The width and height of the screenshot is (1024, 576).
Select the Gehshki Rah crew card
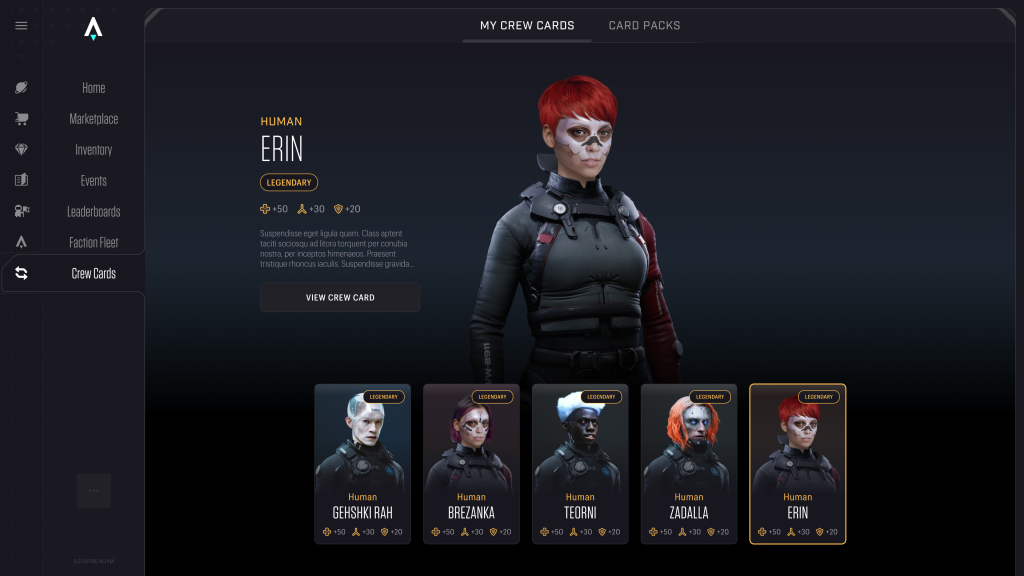(x=362, y=464)
